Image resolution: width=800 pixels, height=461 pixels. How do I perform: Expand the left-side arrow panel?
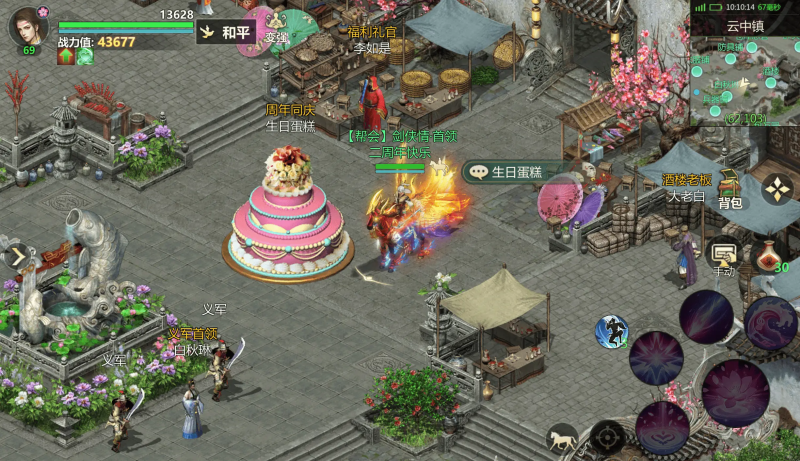pos(17,256)
